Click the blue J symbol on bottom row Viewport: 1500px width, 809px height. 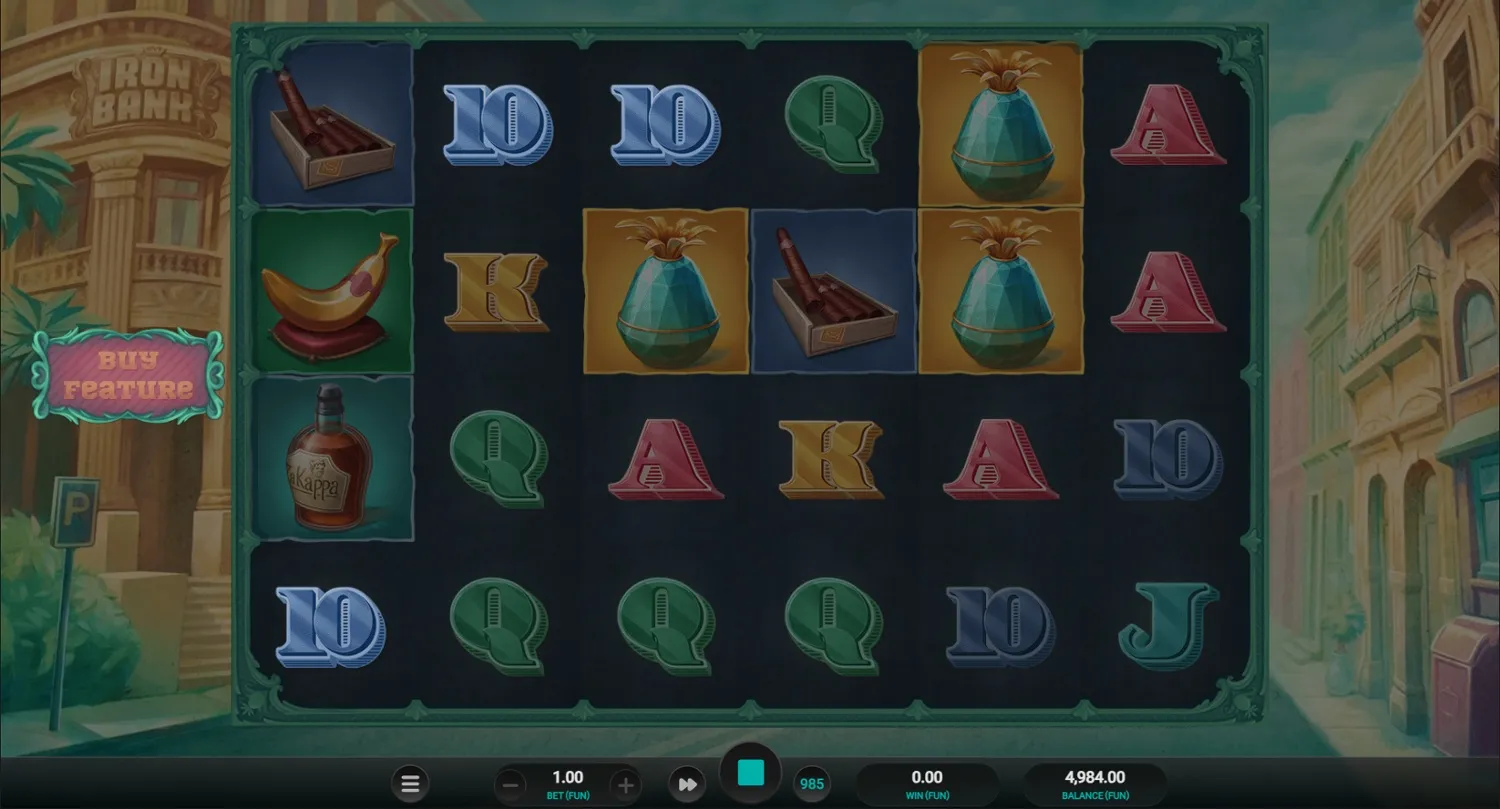coord(1166,625)
